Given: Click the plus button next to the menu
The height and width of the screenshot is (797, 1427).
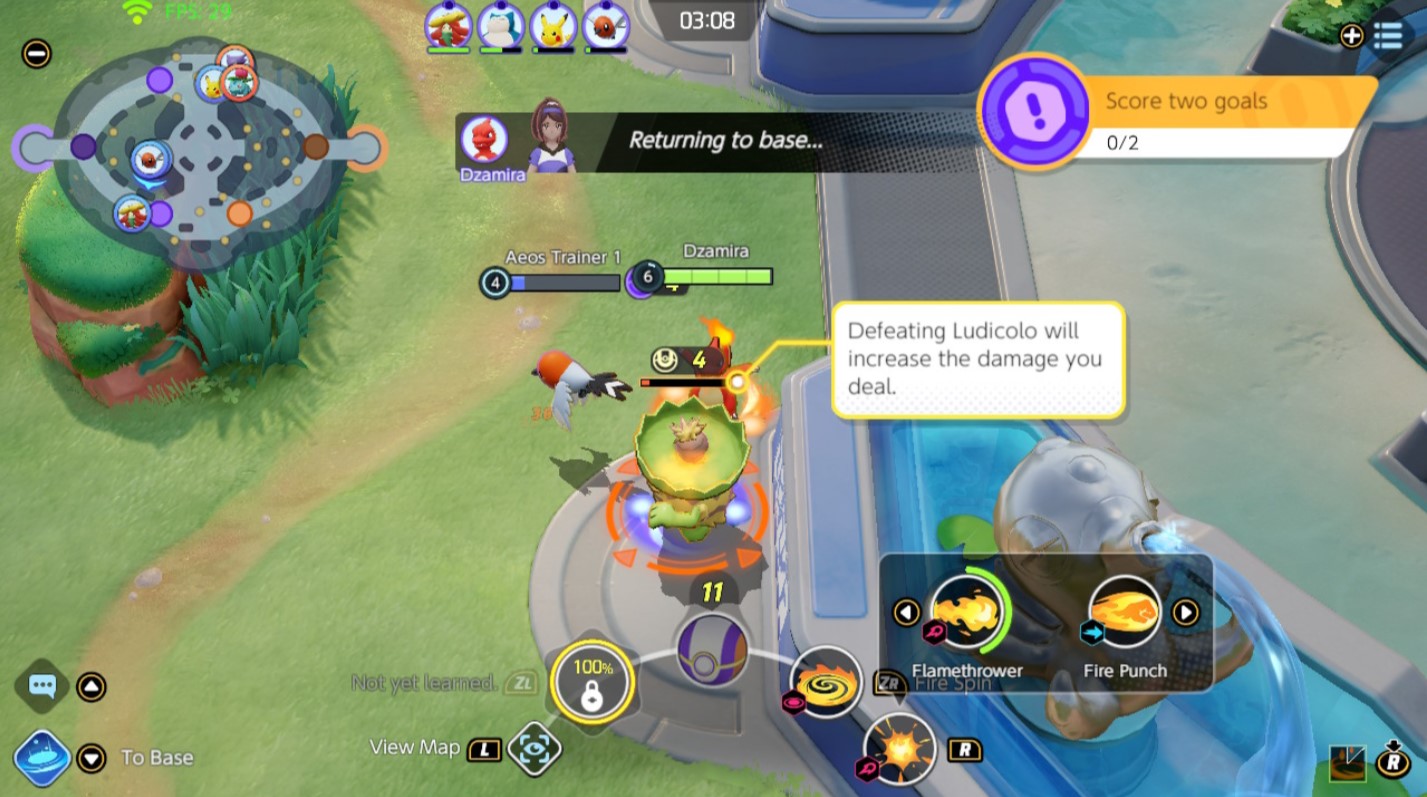Looking at the screenshot, I should [1351, 36].
